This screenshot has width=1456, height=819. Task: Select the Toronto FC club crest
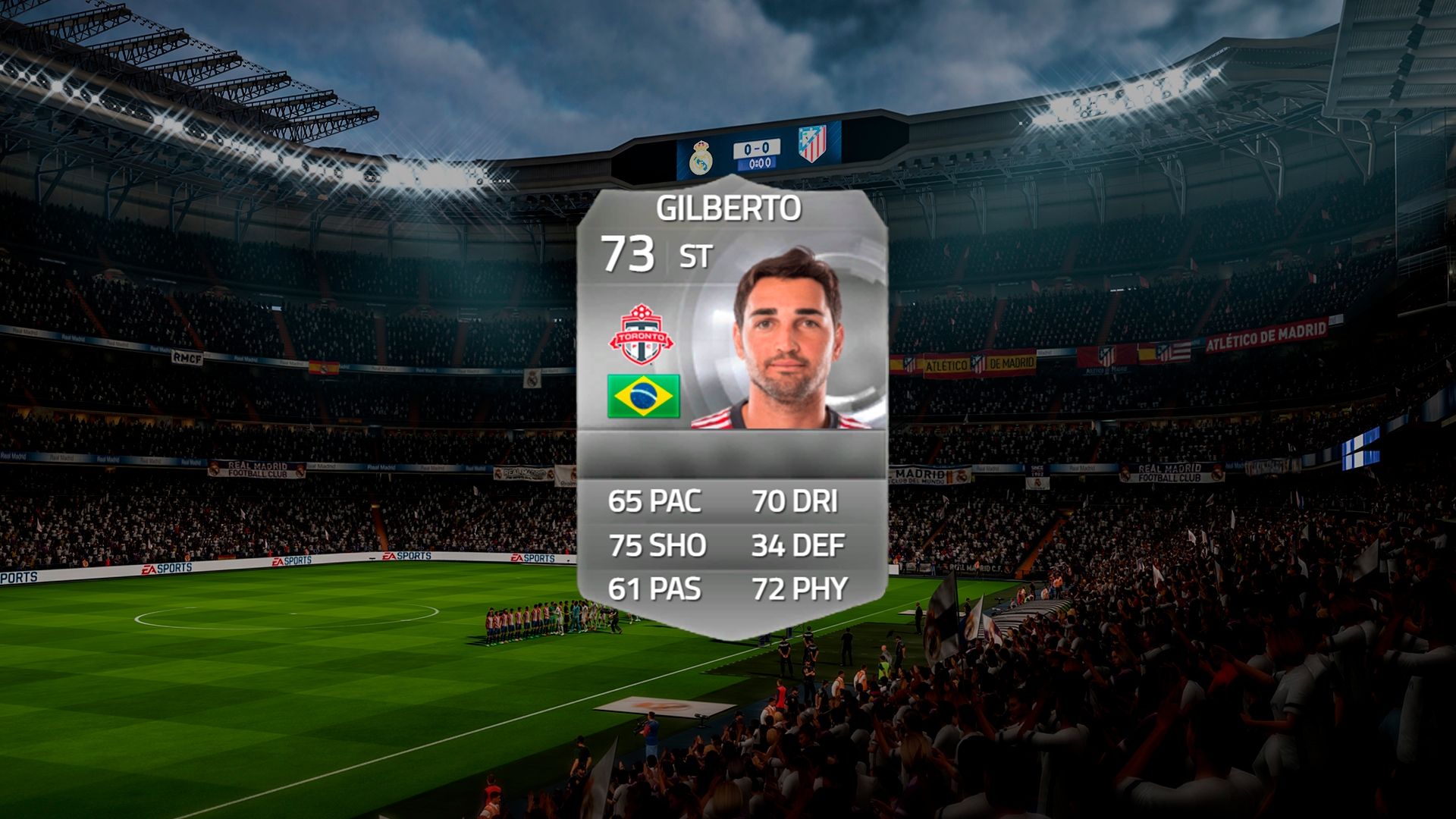point(642,336)
